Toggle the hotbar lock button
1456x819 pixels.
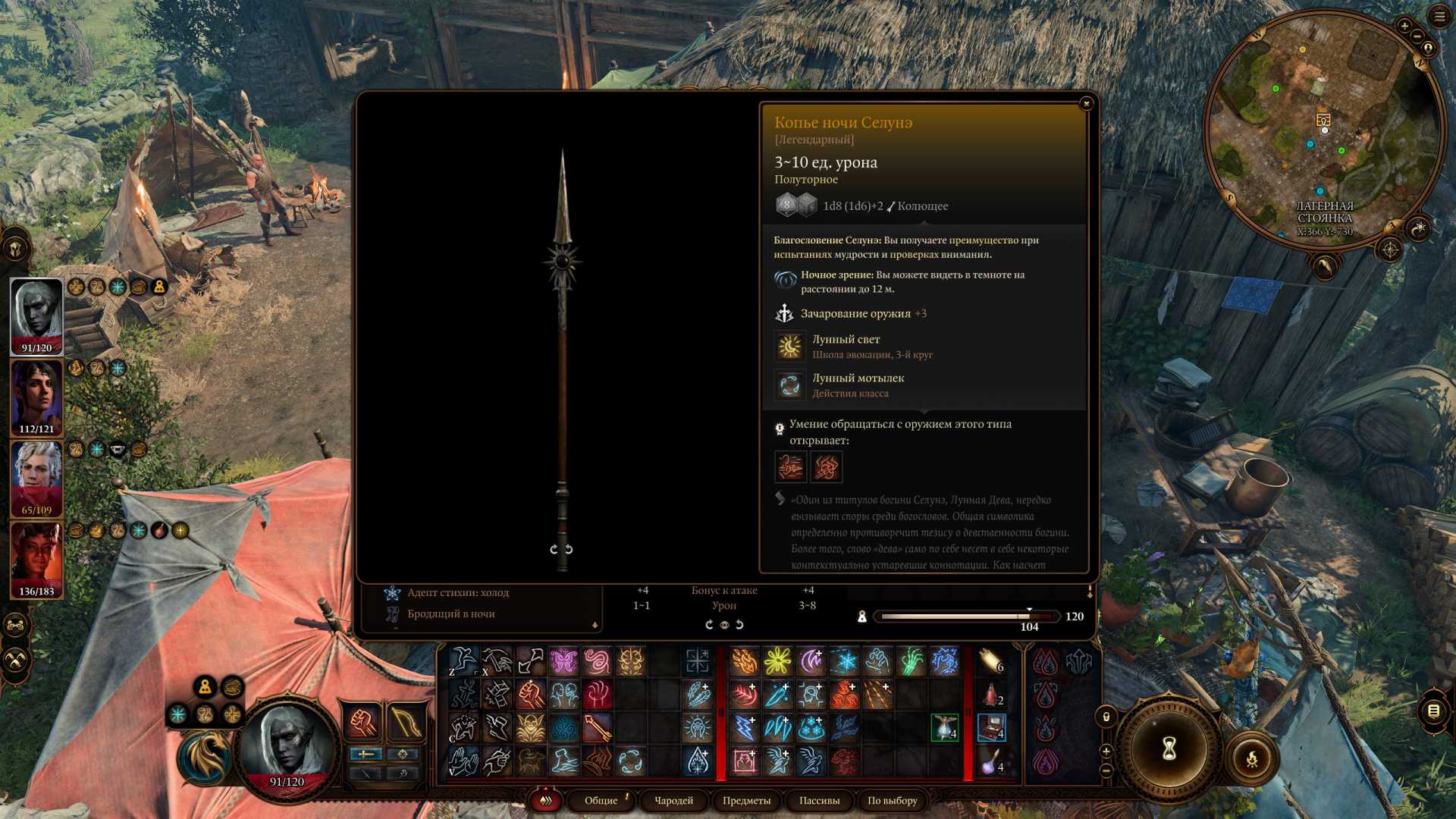(x=1106, y=717)
